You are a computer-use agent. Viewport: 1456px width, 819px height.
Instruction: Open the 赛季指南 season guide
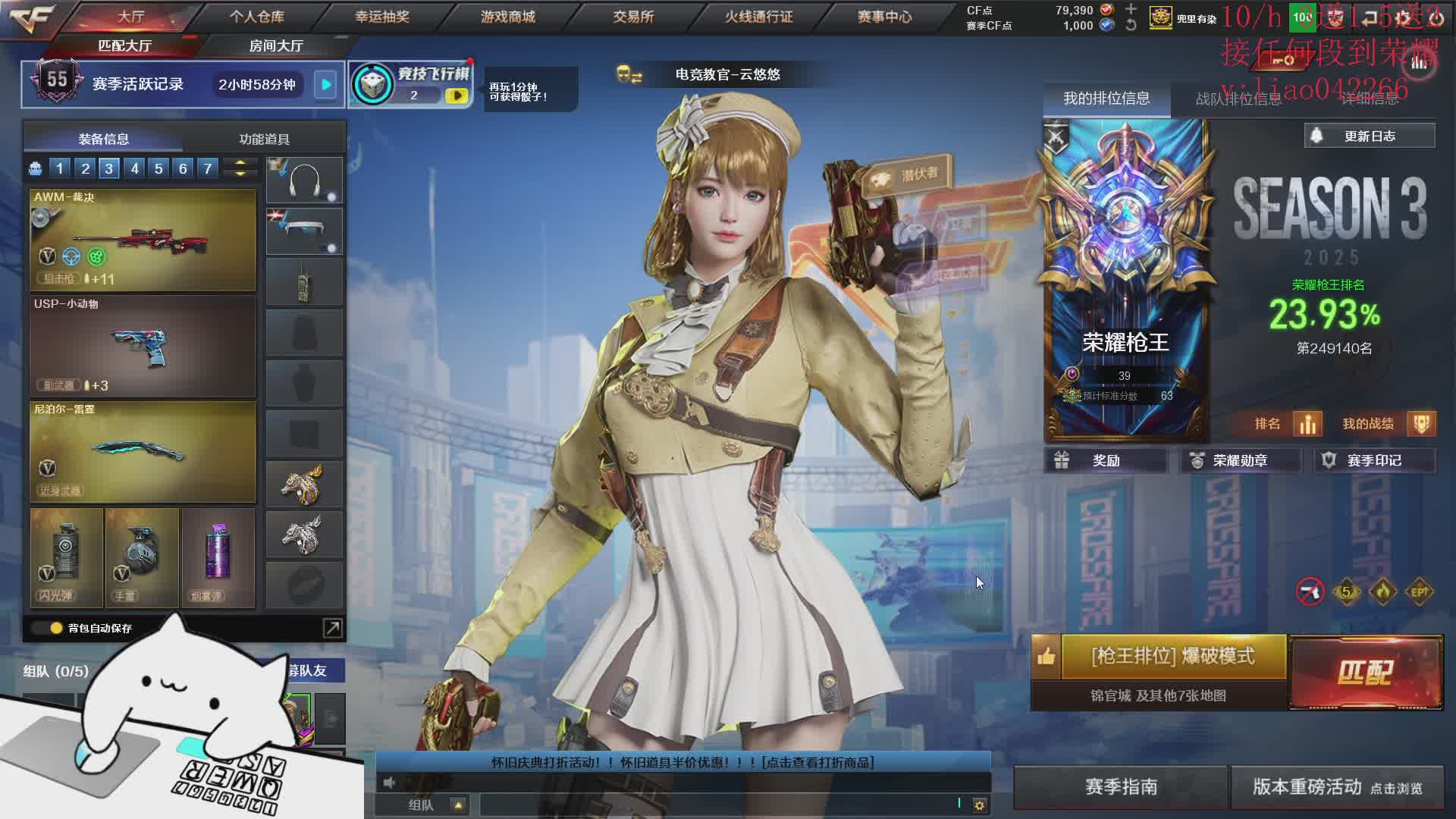click(x=1121, y=787)
